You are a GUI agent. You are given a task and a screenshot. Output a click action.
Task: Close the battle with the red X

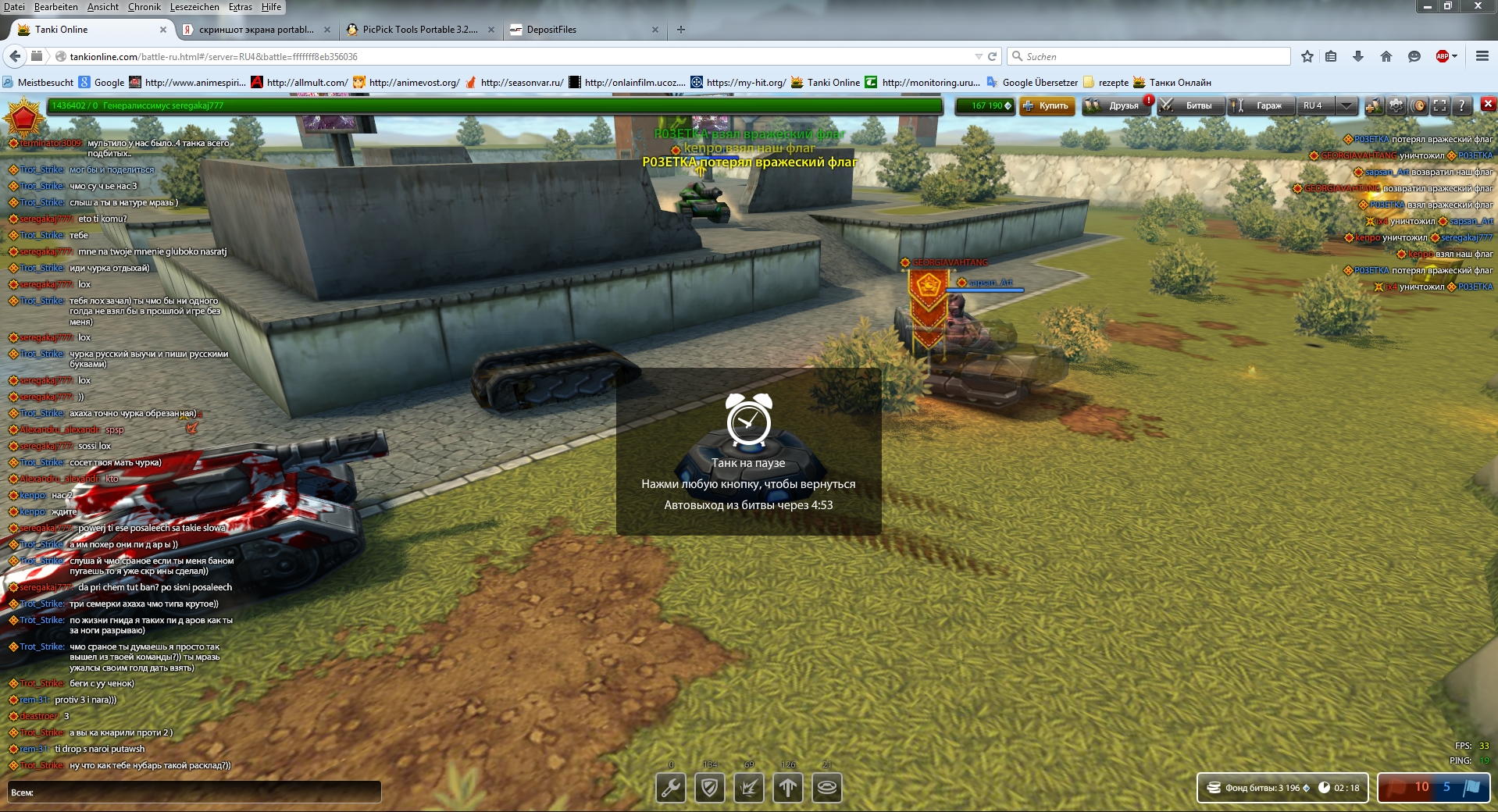(1488, 104)
